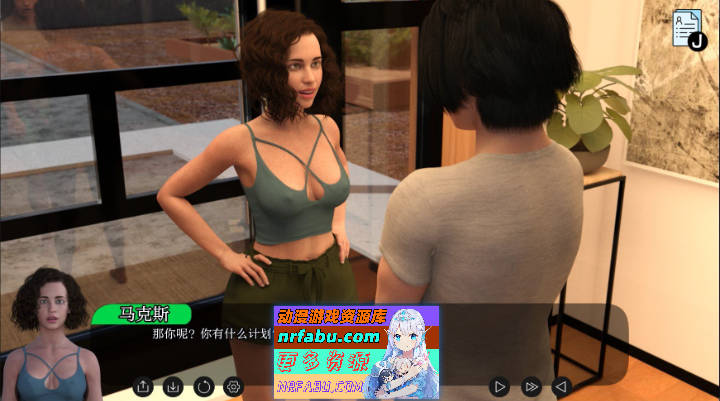The height and width of the screenshot is (401, 720).
Task: Open the save game menu
Action: point(142,385)
